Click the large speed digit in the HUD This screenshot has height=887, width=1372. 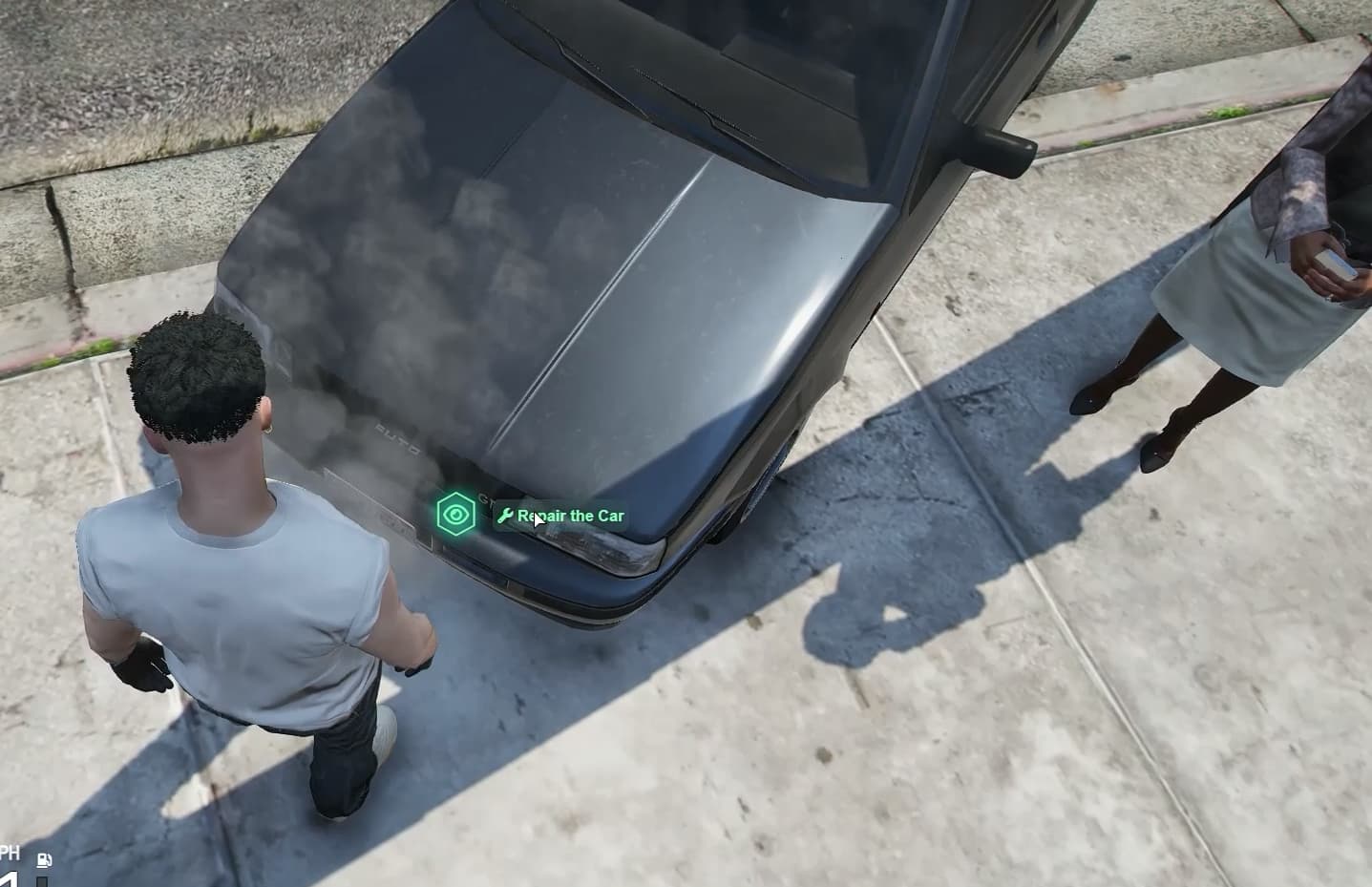coord(9,880)
